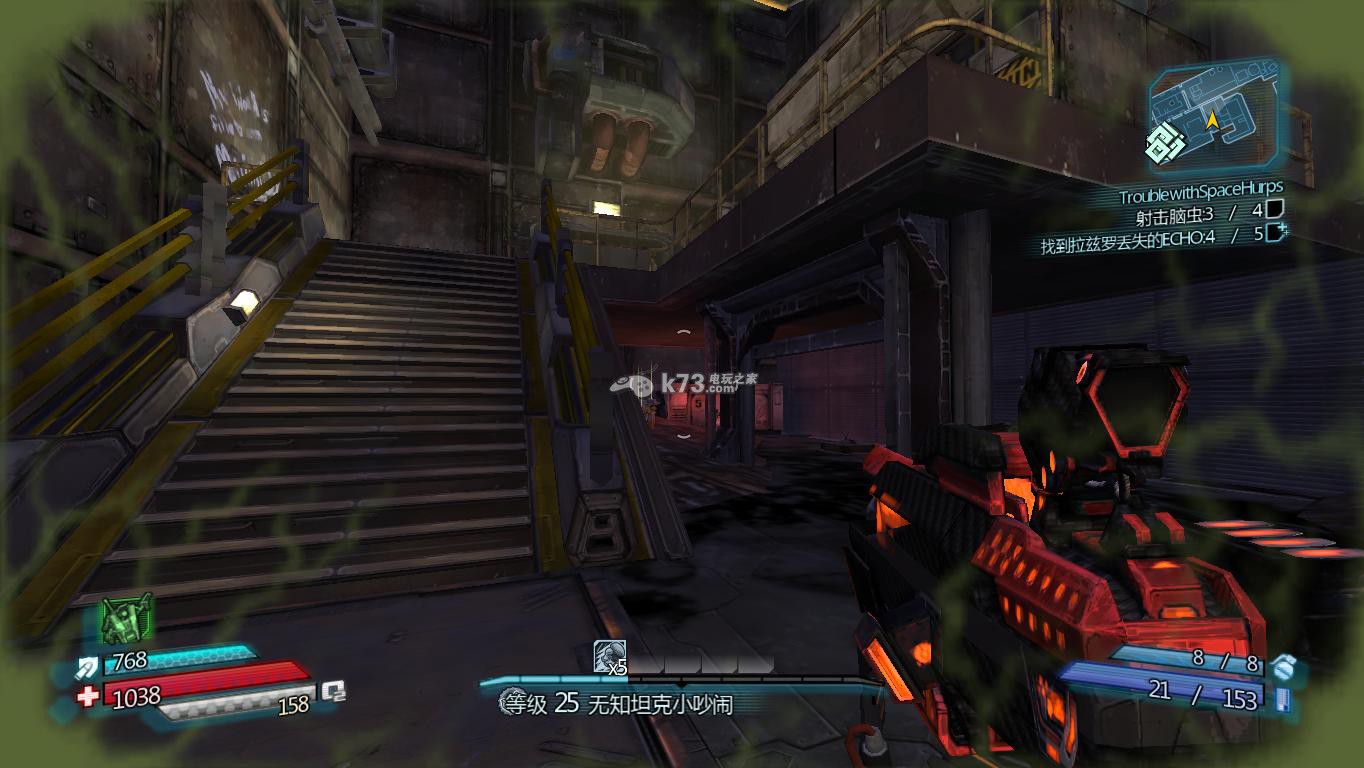Viewport: 1364px width, 768px height.
Task: Select the grenade icon next to 8 / 8
Action: tap(1282, 663)
